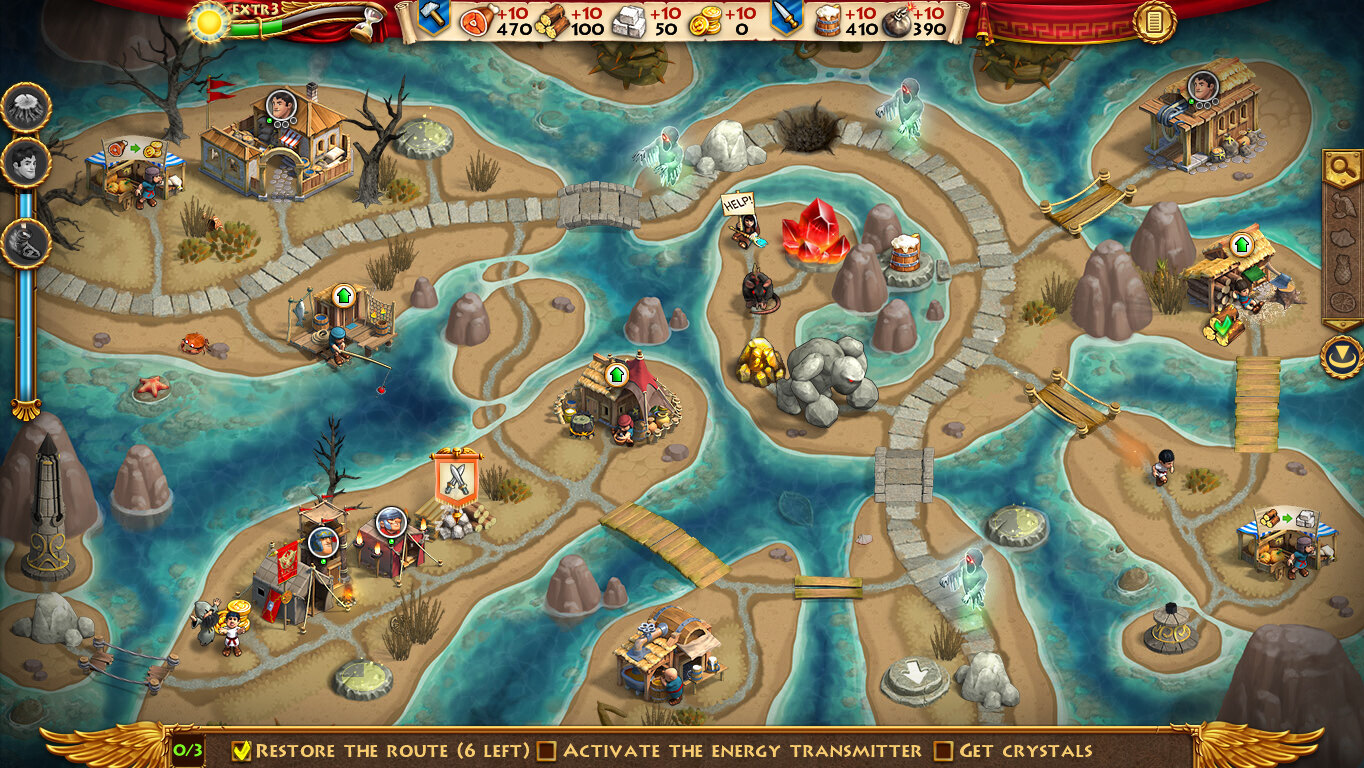The image size is (1364, 768).
Task: Activate the winged sandal speed bonus
Action: pyautogui.click(x=26, y=243)
